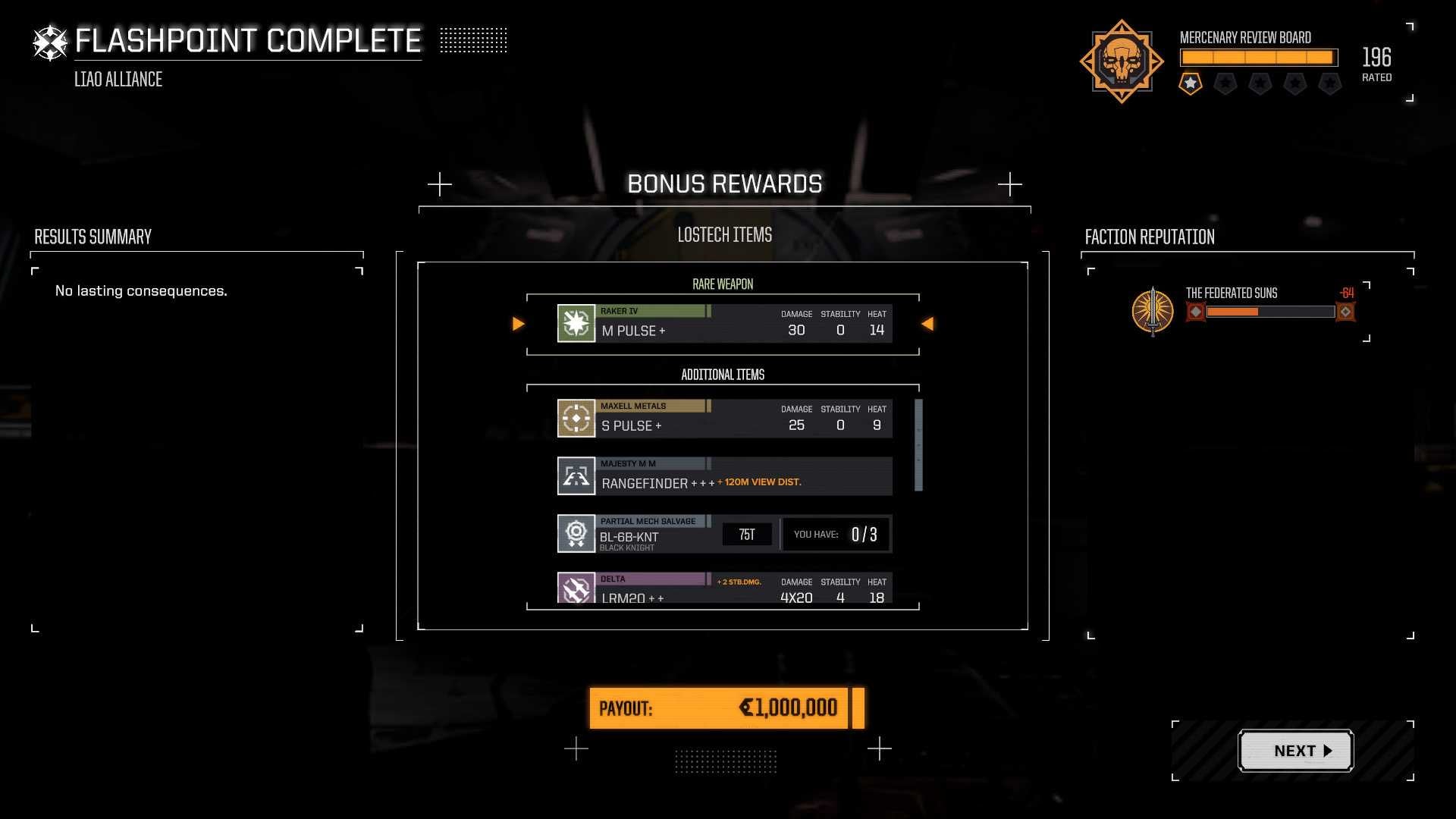Toggle the right diamond marker on reputation bar
The image size is (1456, 819).
1345,311
